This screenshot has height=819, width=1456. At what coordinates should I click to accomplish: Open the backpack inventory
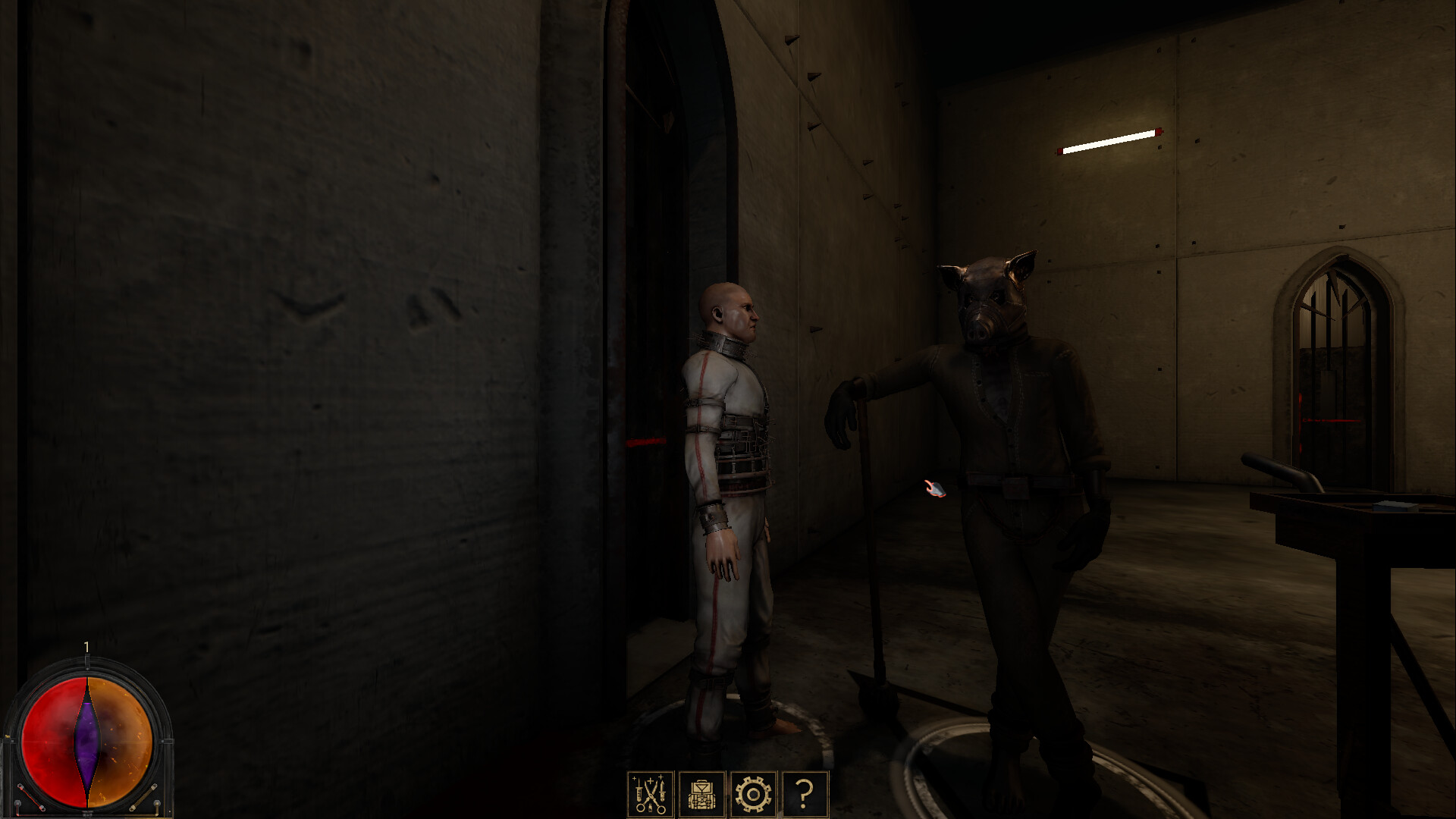(x=701, y=796)
